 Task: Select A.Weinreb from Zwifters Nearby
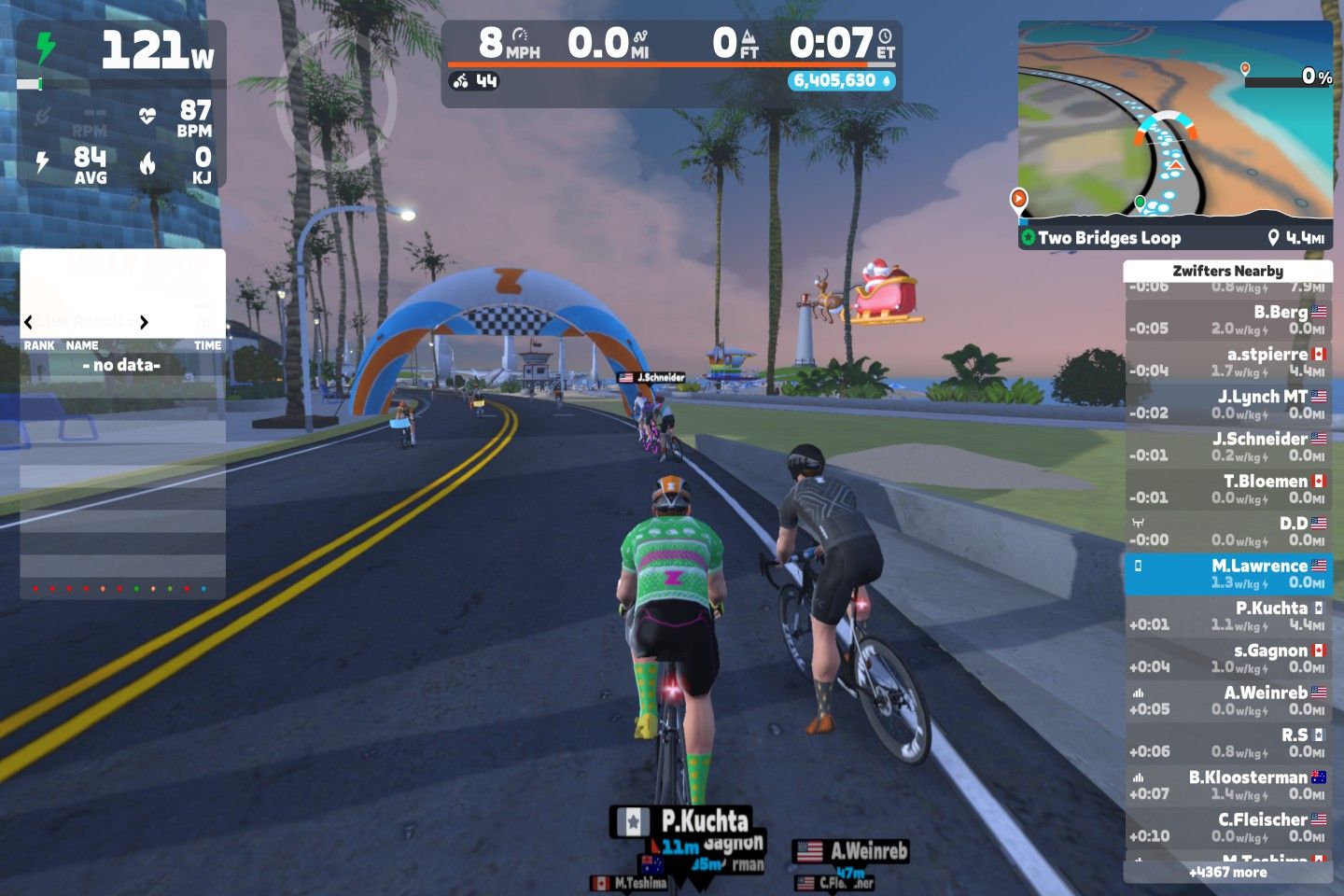click(1227, 701)
